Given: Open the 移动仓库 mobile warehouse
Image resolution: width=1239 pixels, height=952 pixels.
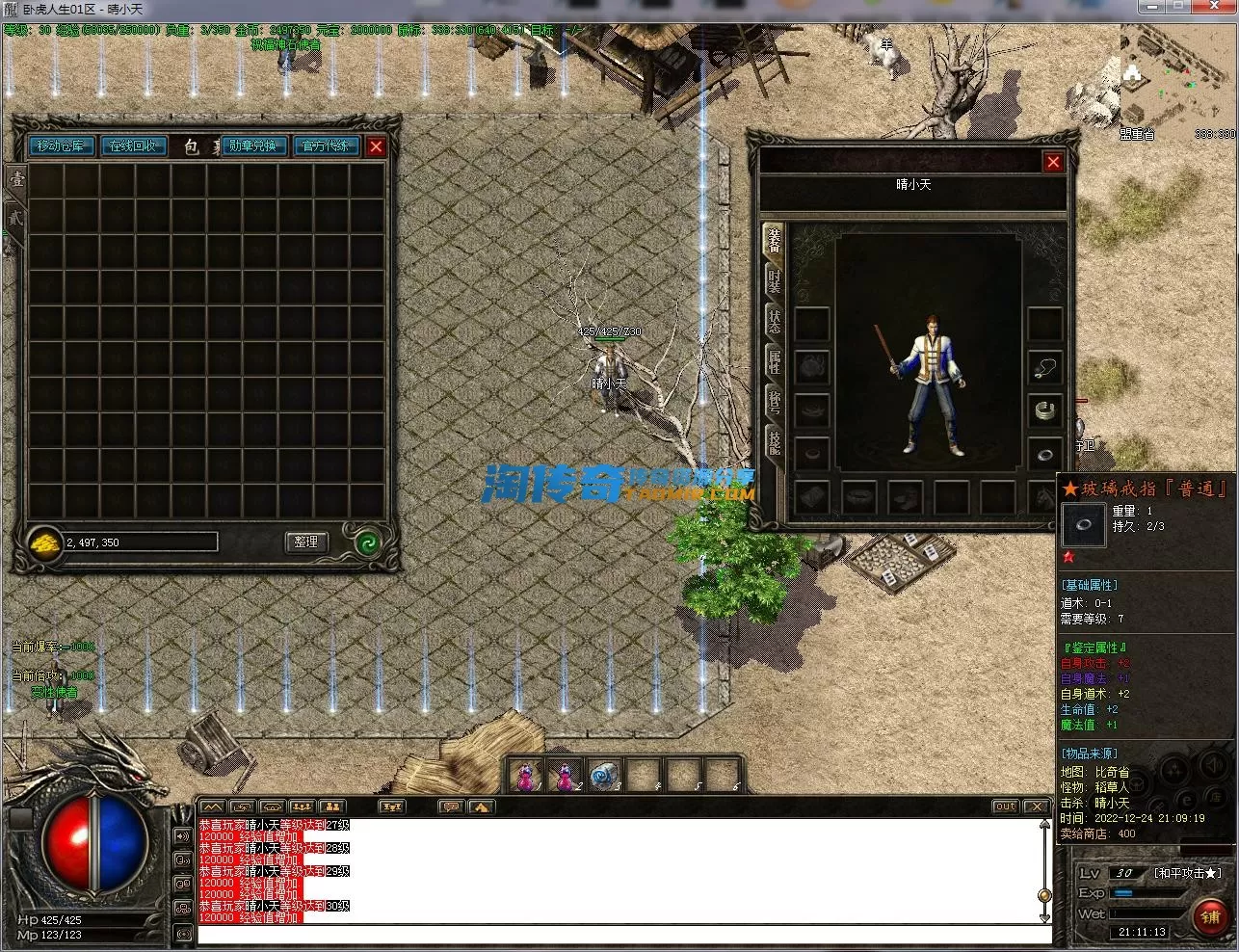Looking at the screenshot, I should [64, 146].
